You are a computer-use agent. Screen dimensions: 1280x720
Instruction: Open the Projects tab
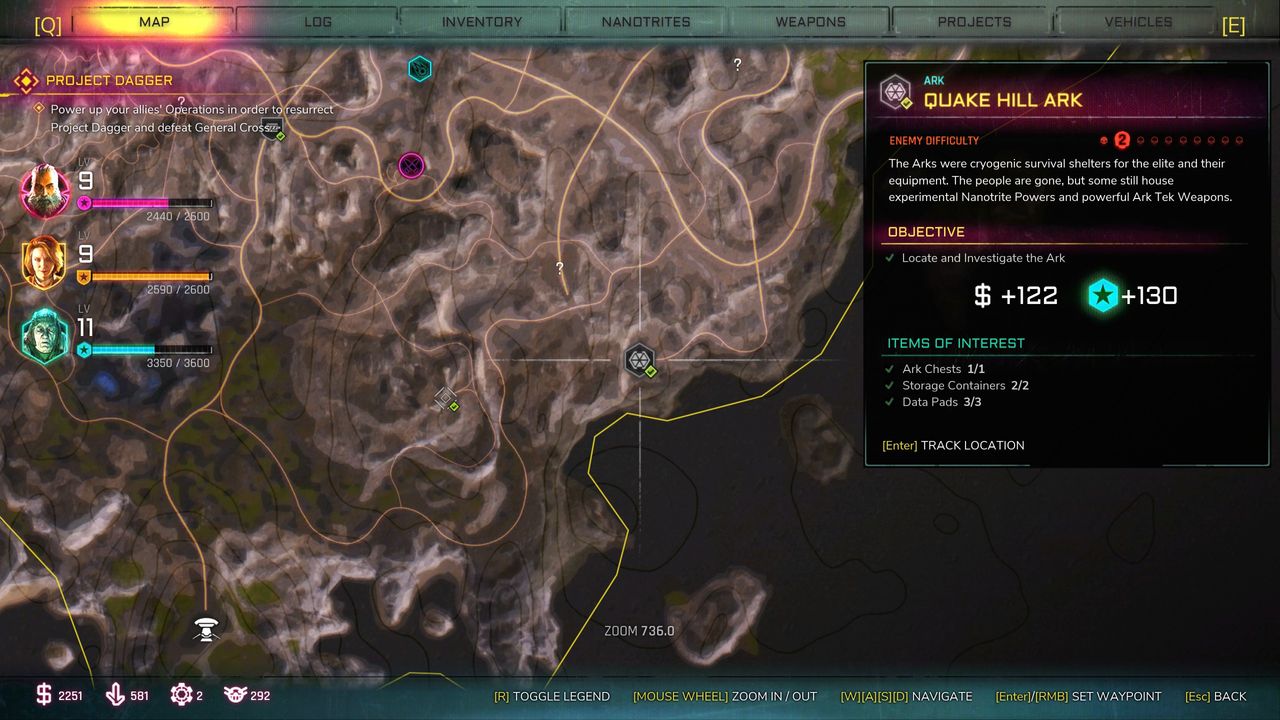pos(974,21)
